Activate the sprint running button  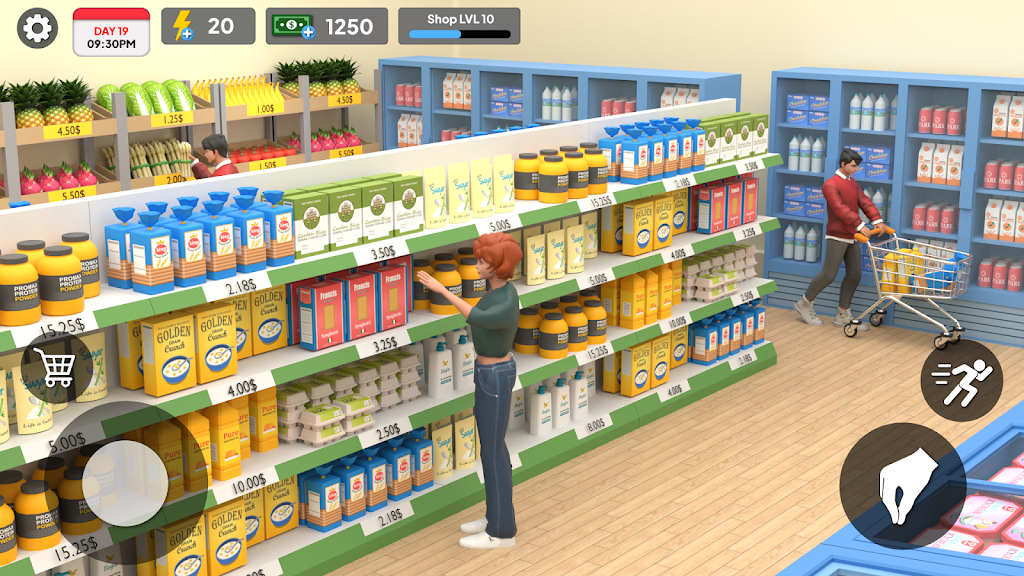pyautogui.click(x=961, y=379)
